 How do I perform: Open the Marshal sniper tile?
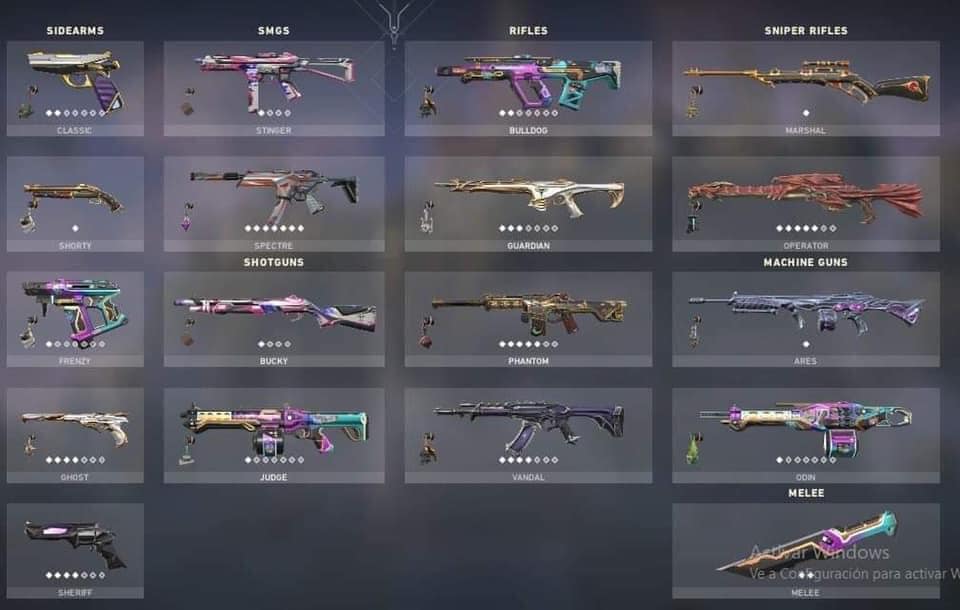pyautogui.click(x=805, y=86)
